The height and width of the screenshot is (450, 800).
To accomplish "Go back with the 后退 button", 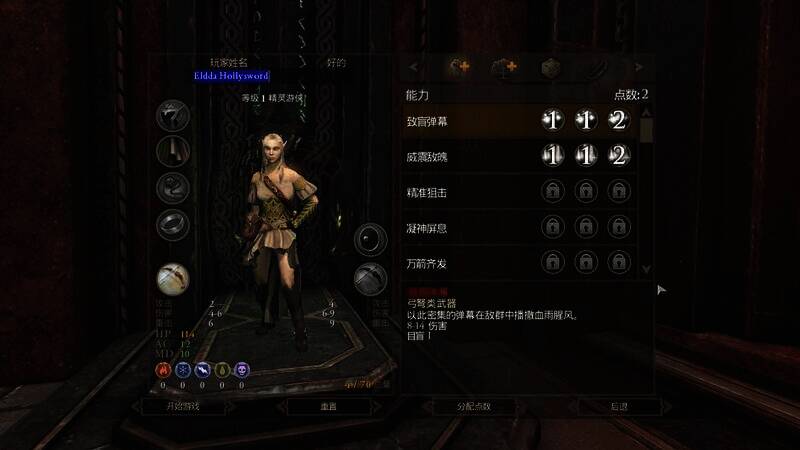I will 619,407.
